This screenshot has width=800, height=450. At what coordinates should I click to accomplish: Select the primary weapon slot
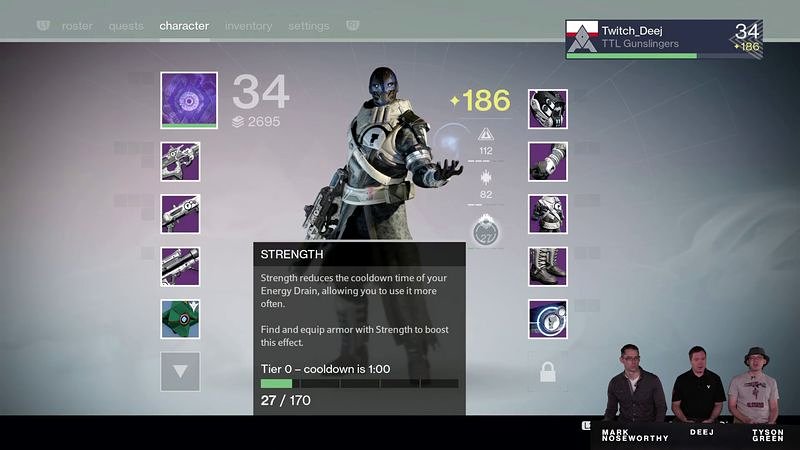(x=180, y=162)
